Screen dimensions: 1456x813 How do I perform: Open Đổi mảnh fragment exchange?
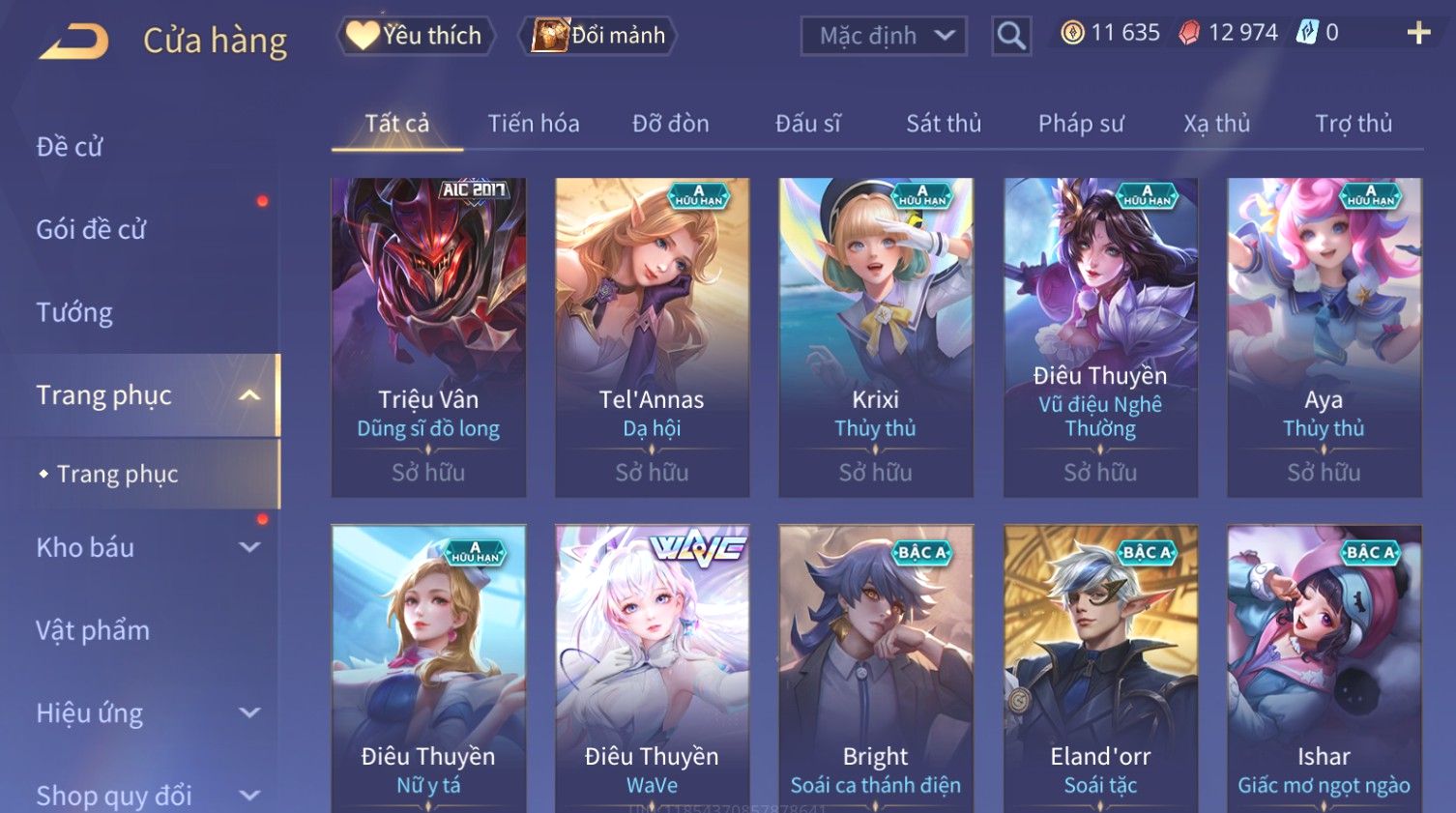coord(598,36)
